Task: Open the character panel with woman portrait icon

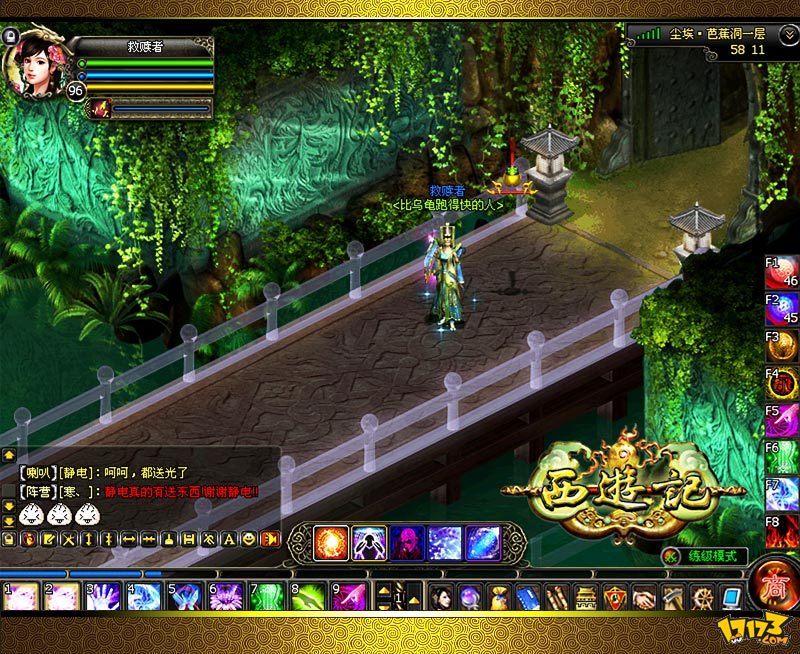Action: pyautogui.click(x=441, y=597)
